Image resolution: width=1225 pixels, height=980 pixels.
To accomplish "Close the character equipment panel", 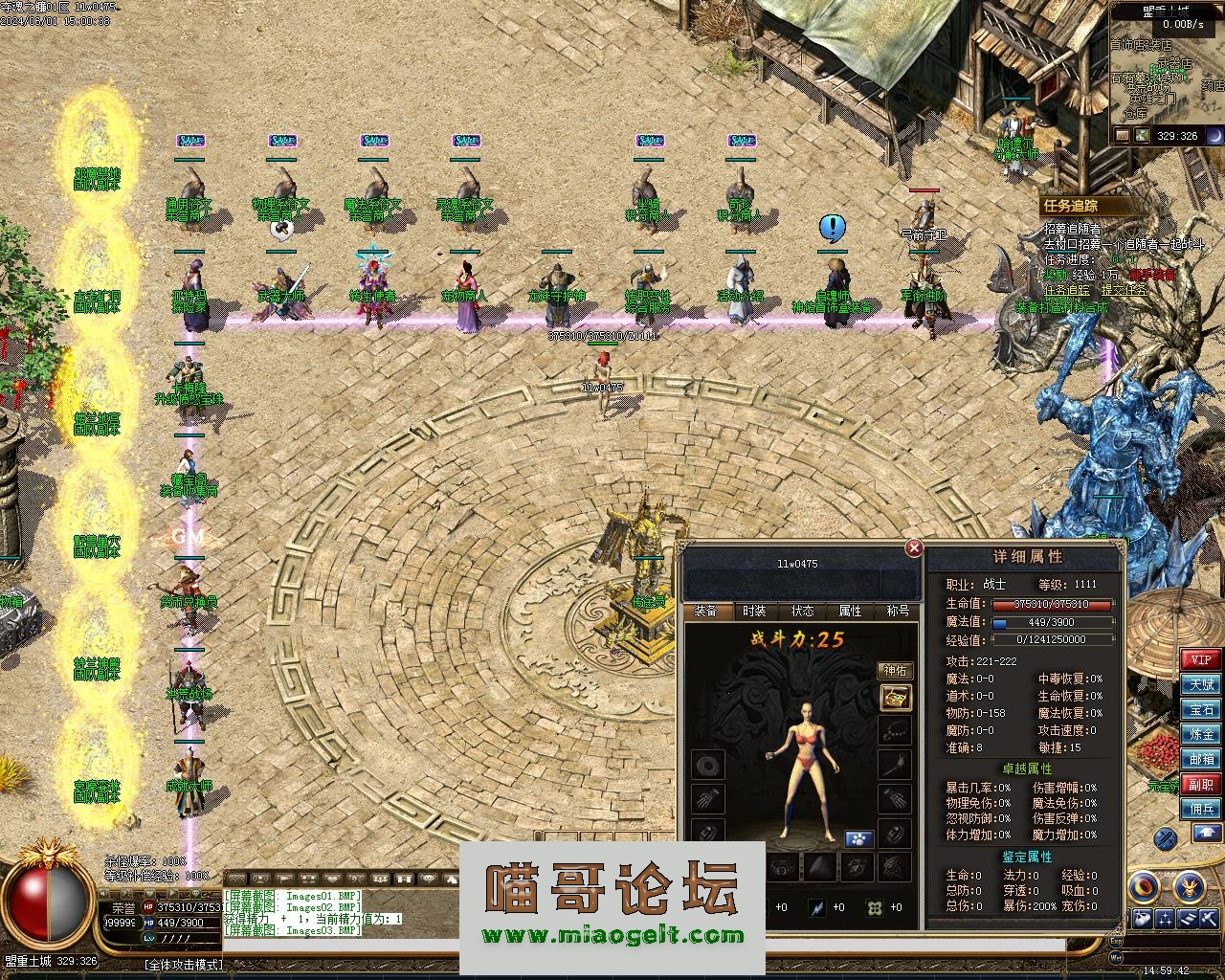I will 914,548.
